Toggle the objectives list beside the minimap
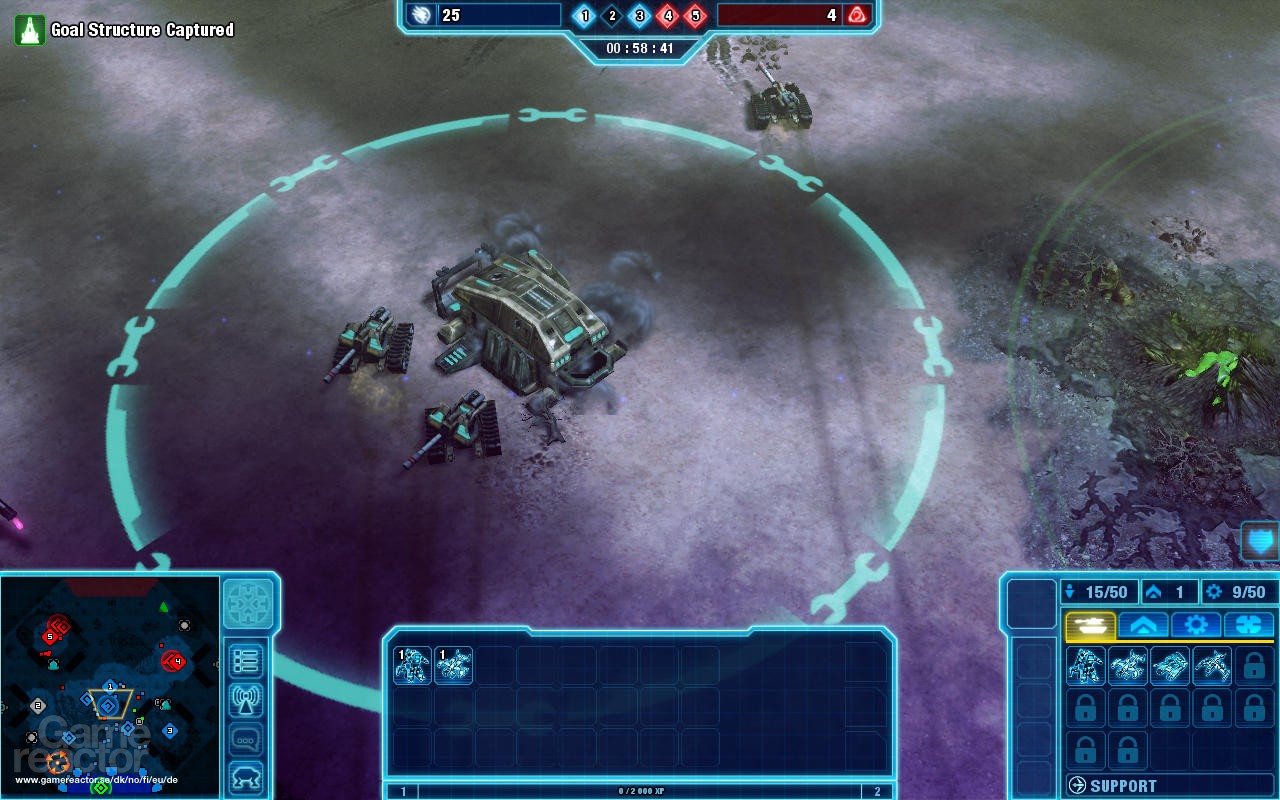Image resolution: width=1280 pixels, height=800 pixels. coord(246,660)
